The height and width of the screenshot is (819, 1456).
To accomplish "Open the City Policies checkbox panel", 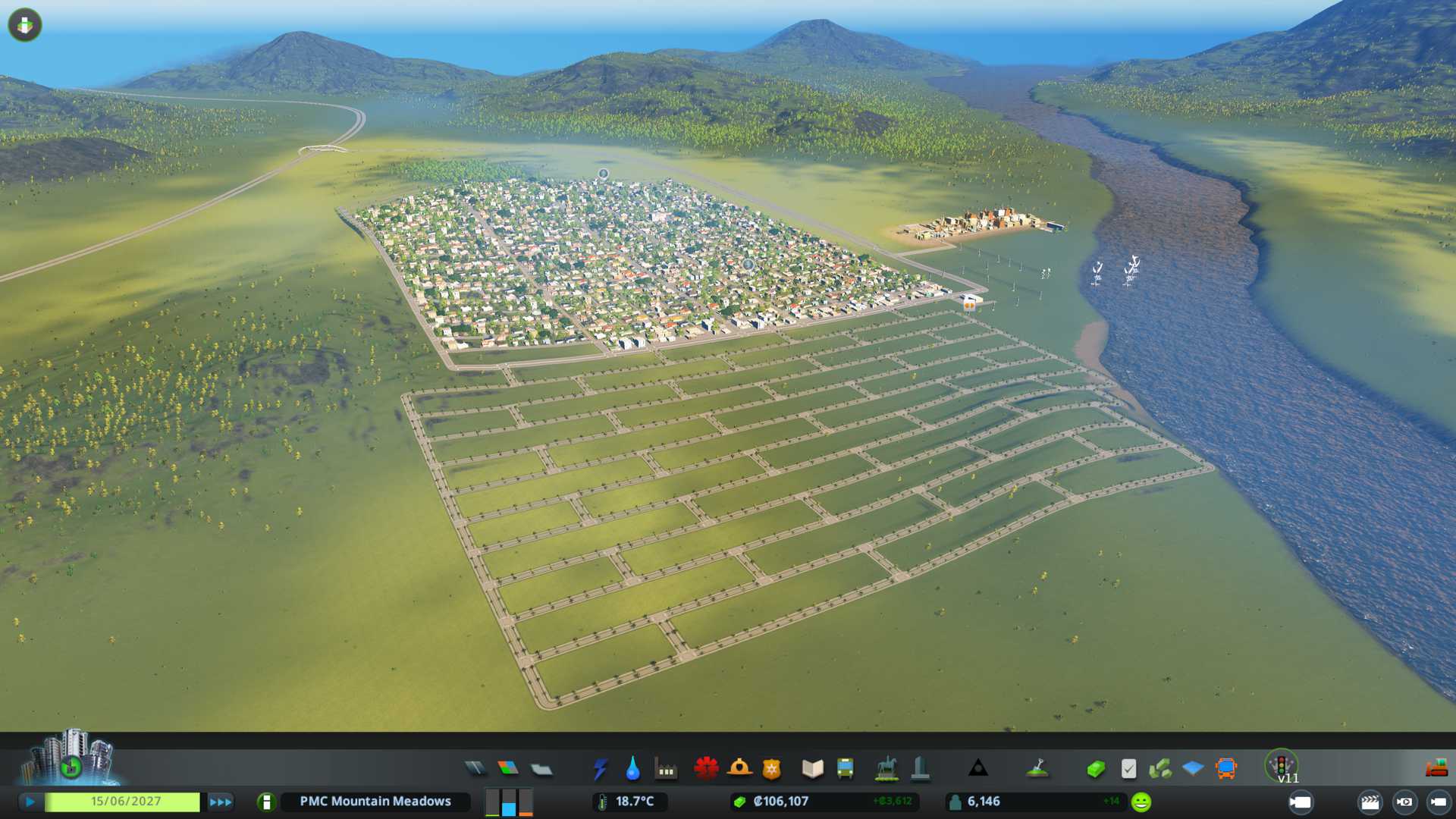I will pyautogui.click(x=1128, y=769).
